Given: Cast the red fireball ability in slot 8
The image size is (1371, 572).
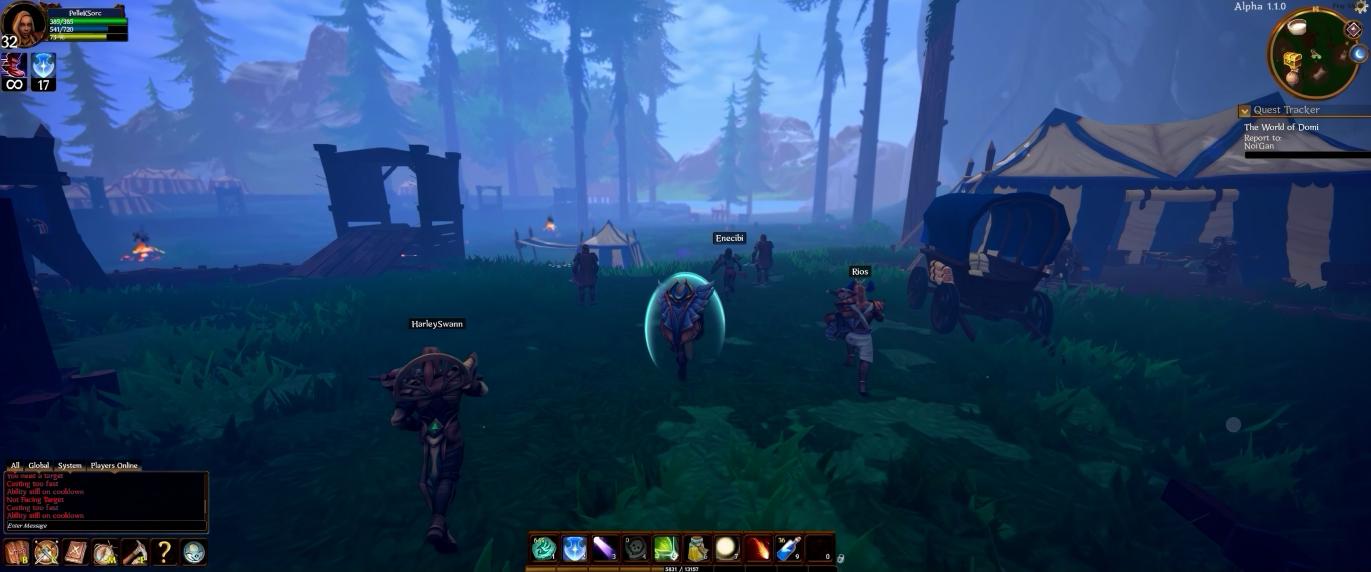Looking at the screenshot, I should (758, 548).
